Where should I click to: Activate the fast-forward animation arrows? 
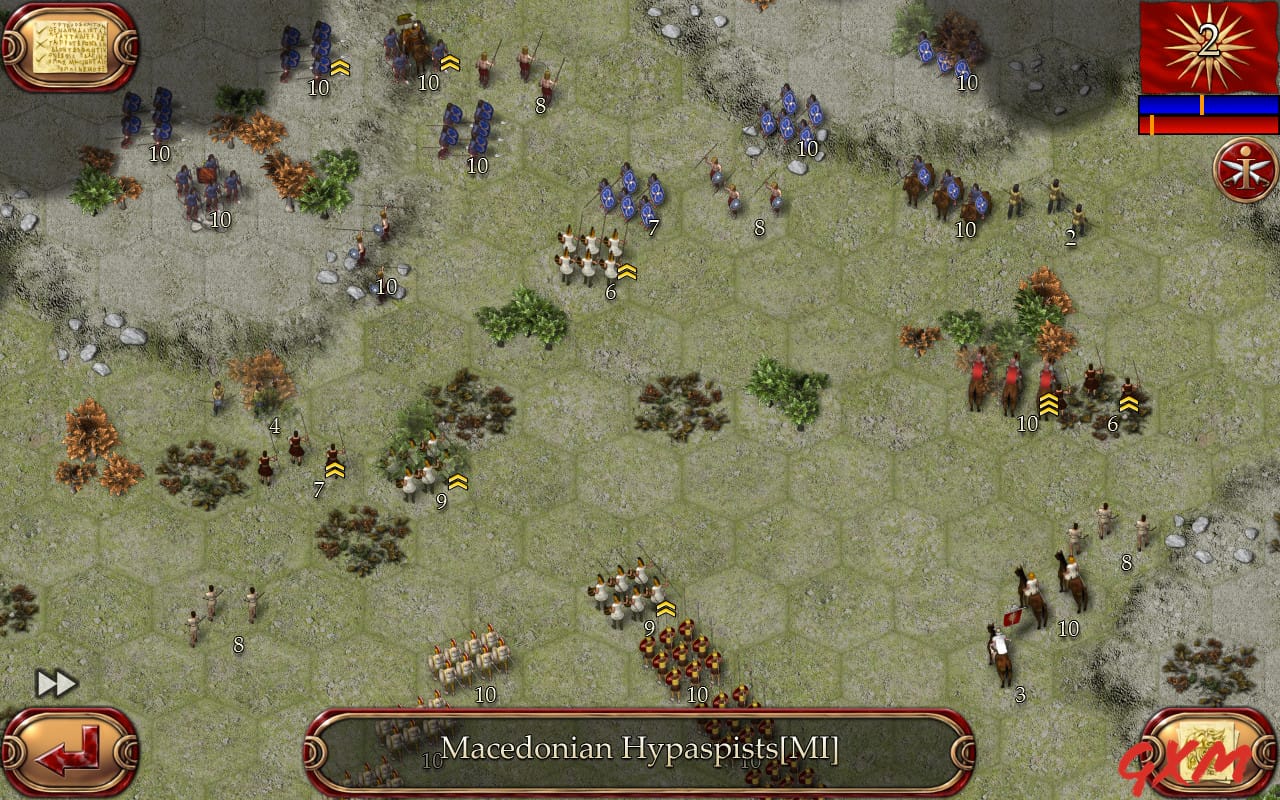tap(55, 683)
